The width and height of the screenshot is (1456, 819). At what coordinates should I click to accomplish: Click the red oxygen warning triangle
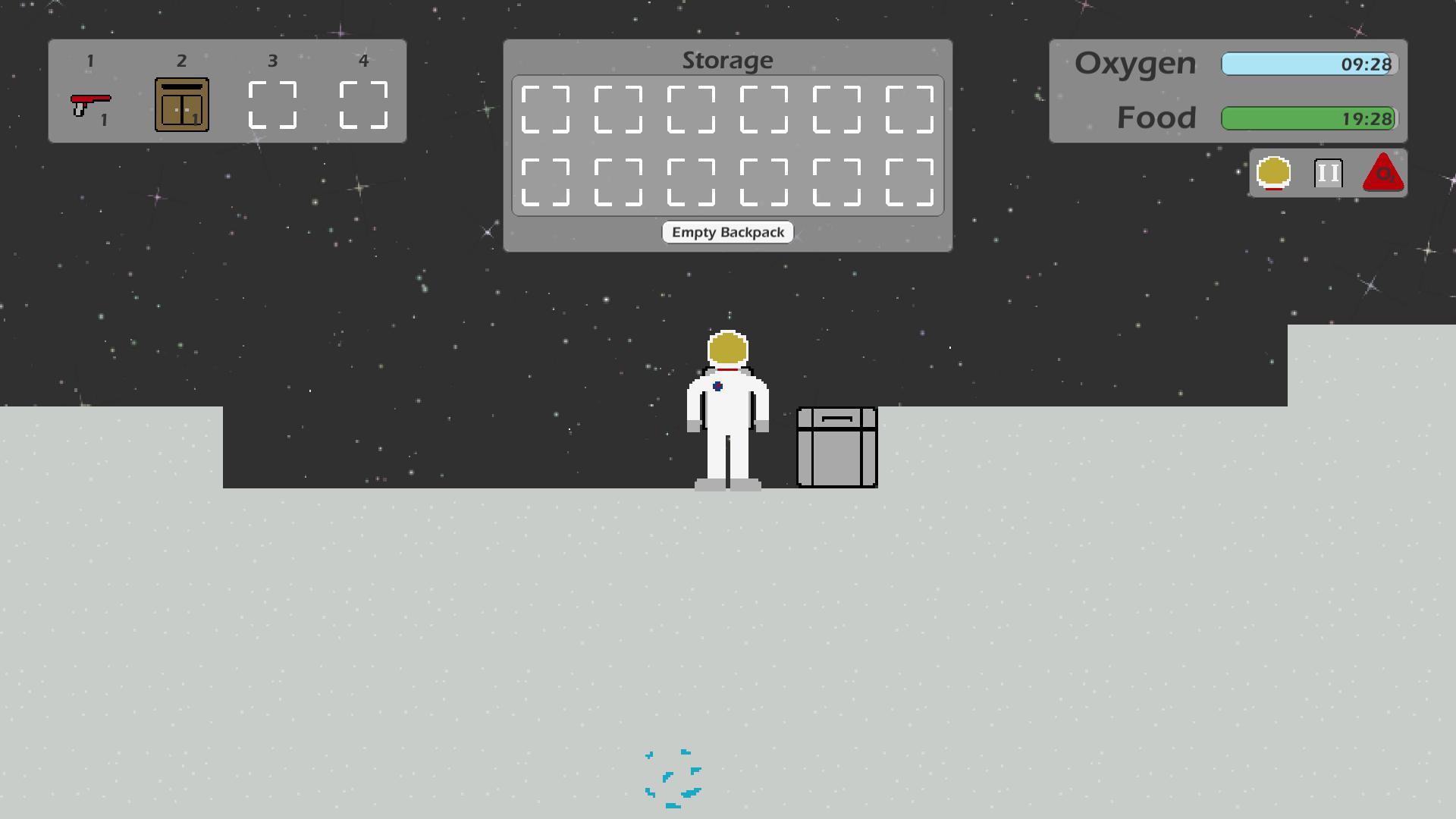click(x=1382, y=173)
